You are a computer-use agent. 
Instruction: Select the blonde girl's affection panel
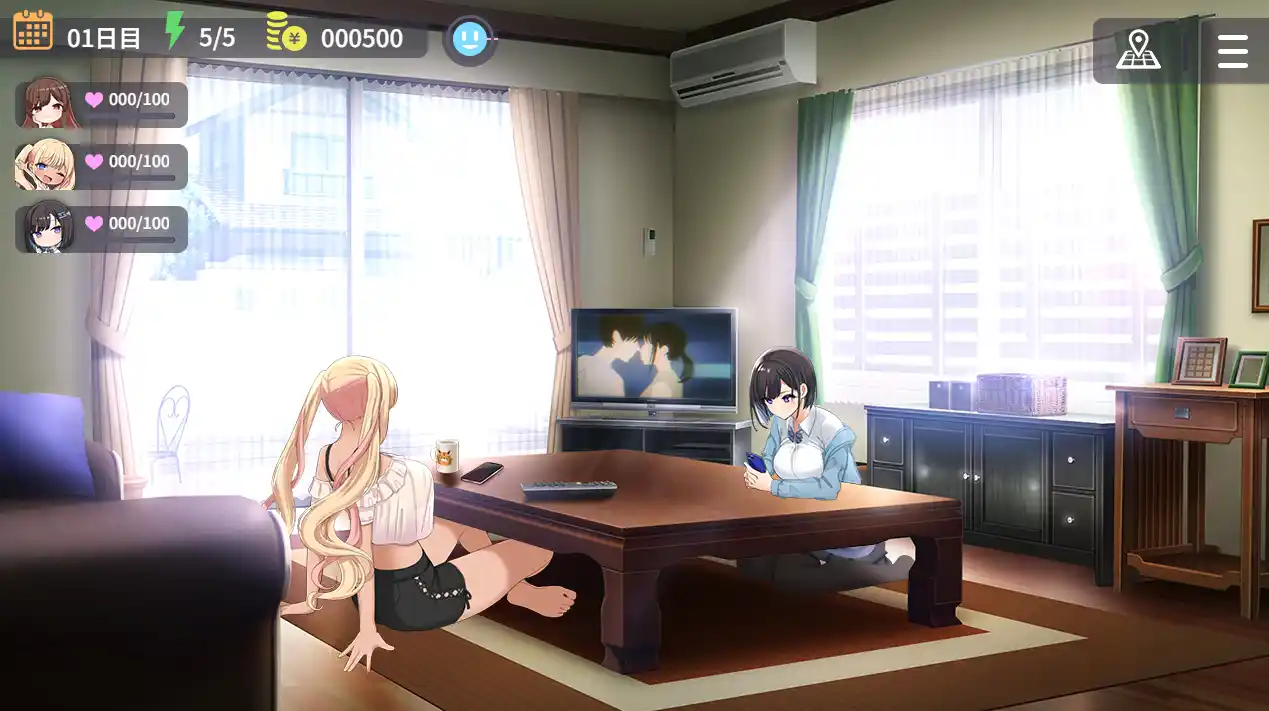[x=102, y=166]
